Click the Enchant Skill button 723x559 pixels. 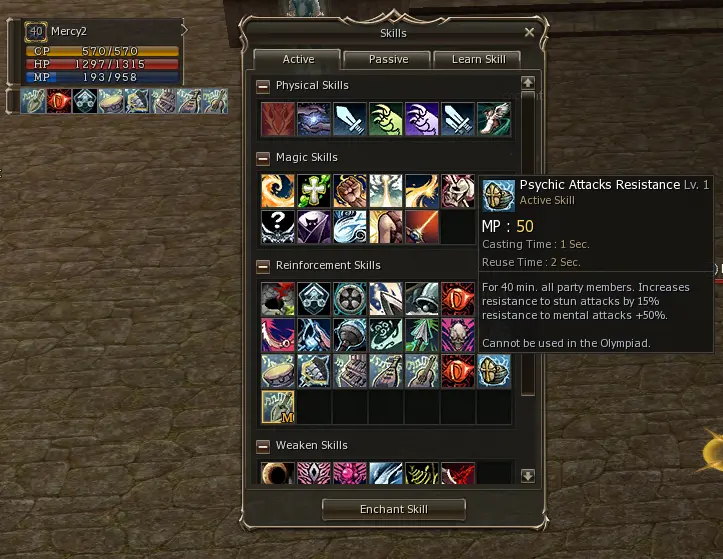point(394,509)
